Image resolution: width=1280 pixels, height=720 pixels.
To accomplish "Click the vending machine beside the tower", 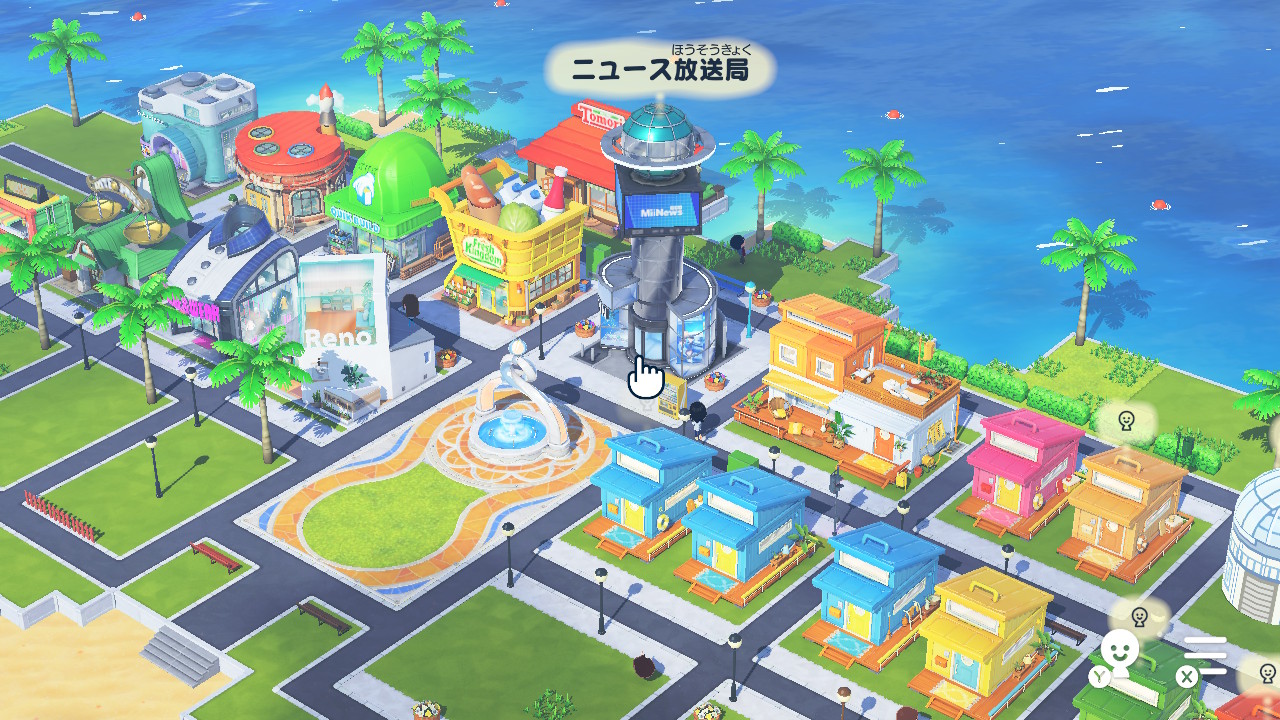I will click(x=670, y=395).
